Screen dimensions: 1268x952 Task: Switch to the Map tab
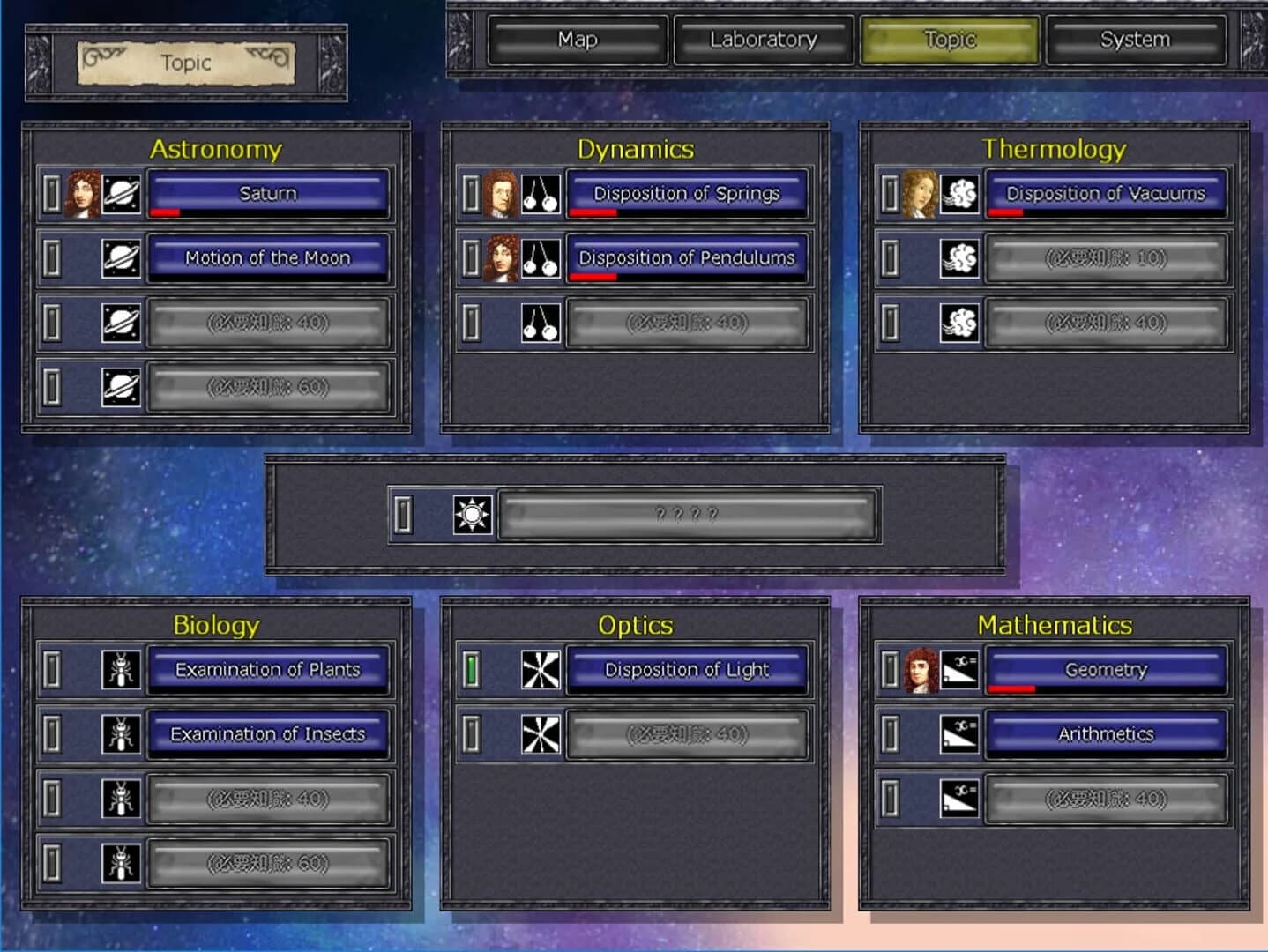[577, 40]
